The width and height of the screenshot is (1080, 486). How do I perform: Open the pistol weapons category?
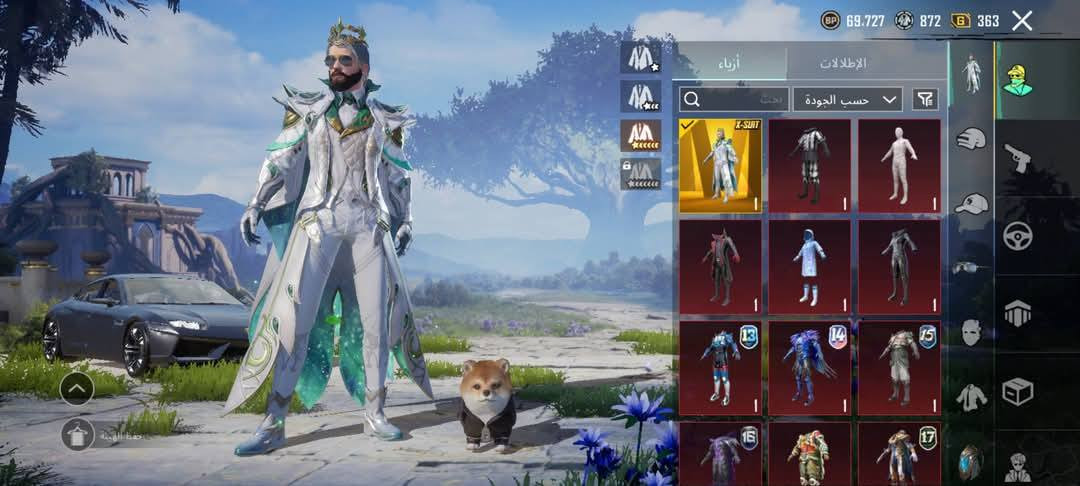click(1018, 158)
